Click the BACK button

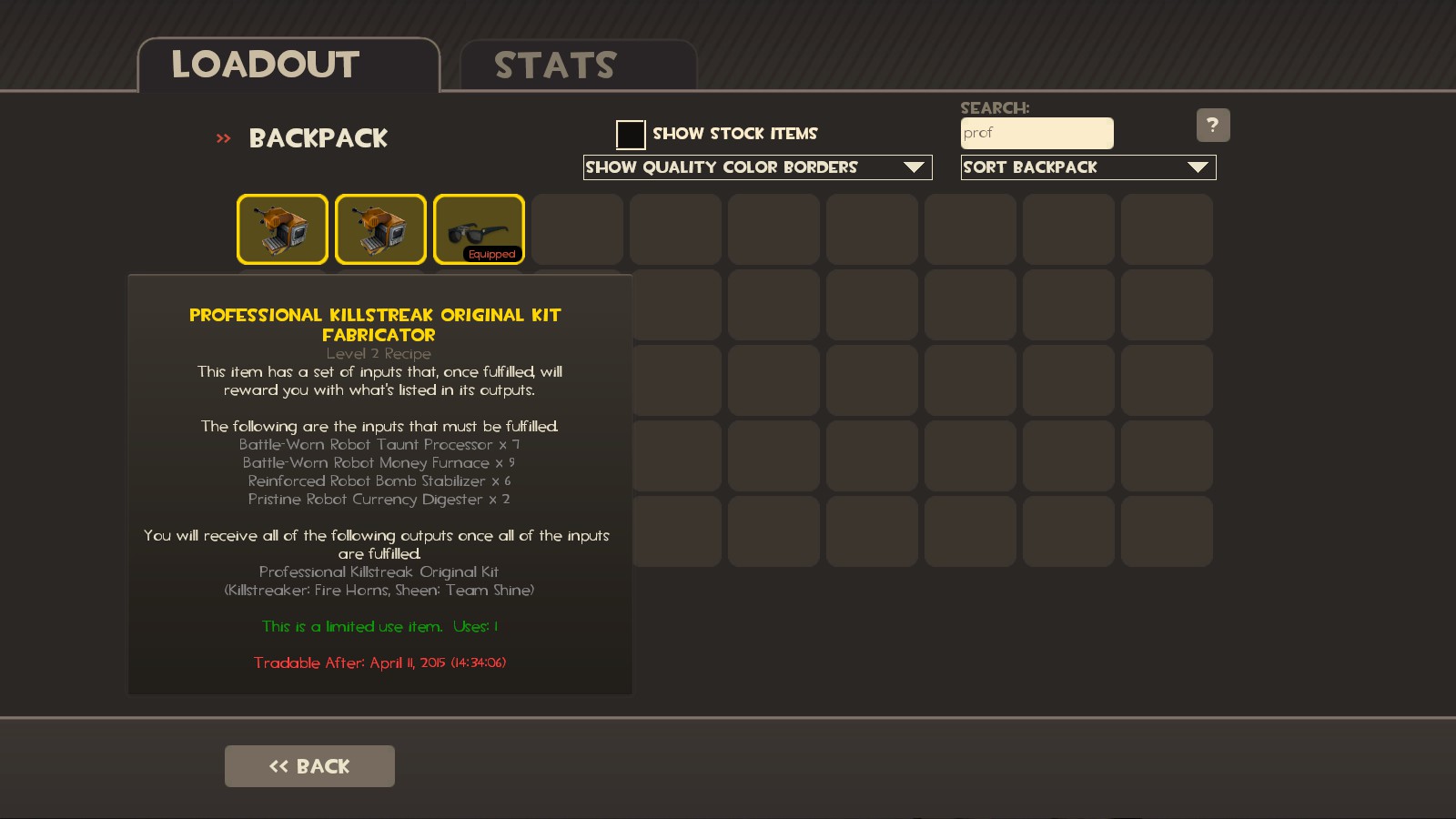coord(309,765)
